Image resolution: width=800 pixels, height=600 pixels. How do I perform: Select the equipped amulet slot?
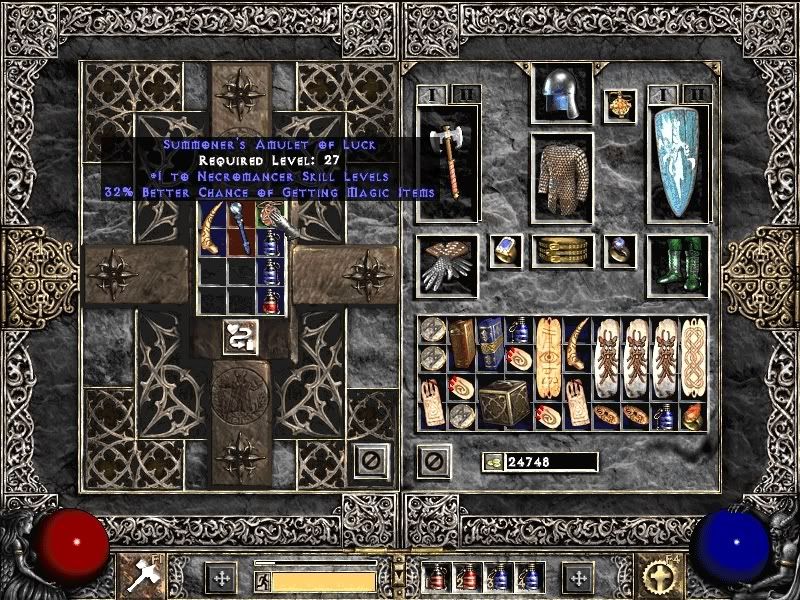pyautogui.click(x=620, y=106)
